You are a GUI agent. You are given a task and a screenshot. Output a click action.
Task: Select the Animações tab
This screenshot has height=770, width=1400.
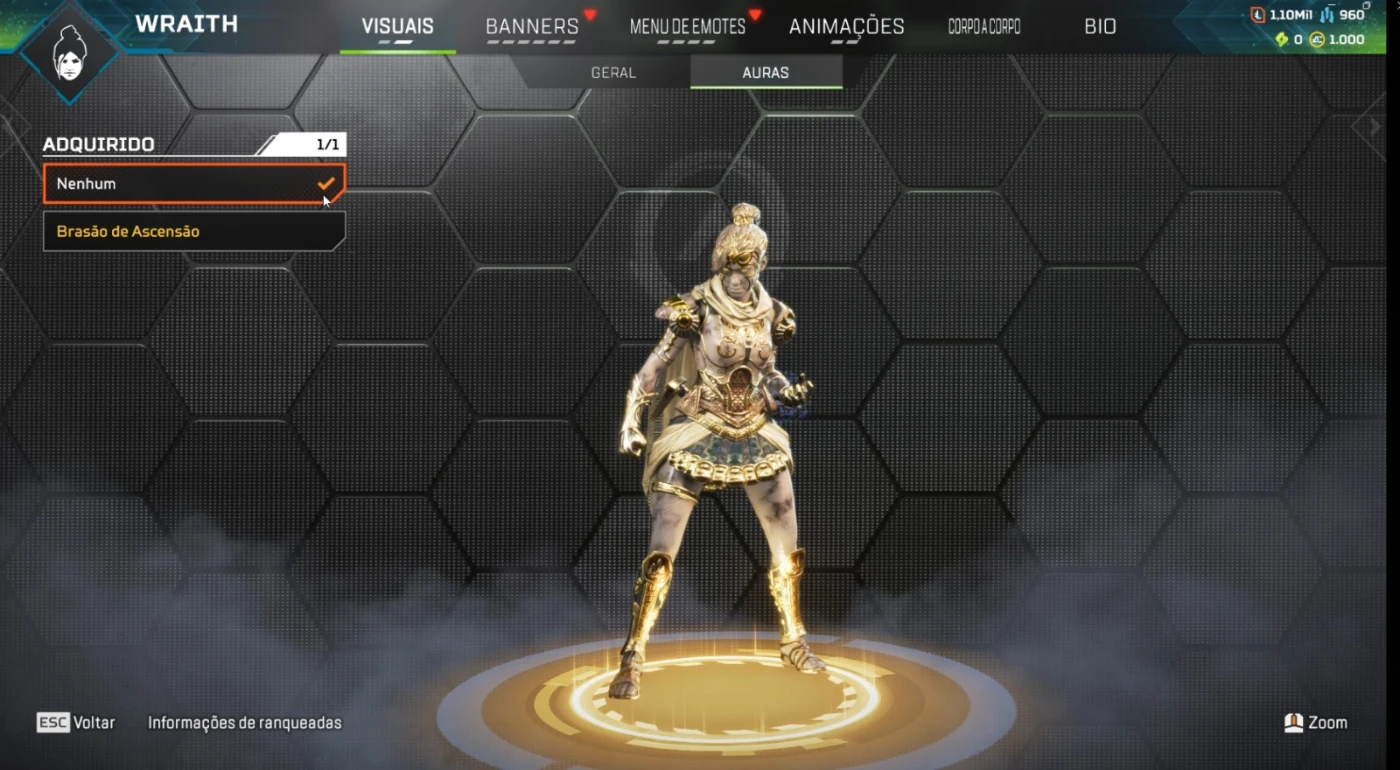pyautogui.click(x=846, y=27)
